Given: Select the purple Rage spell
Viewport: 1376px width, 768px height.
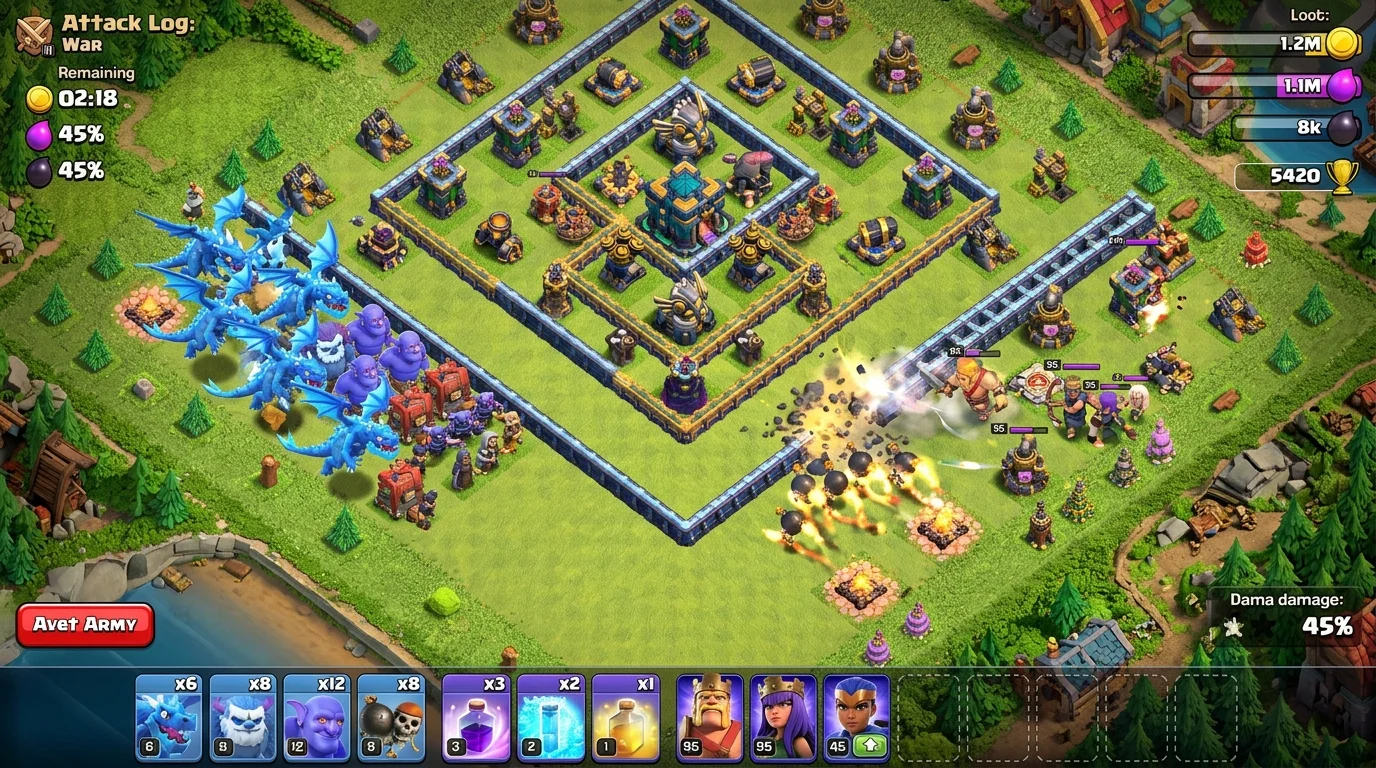Looking at the screenshot, I should coord(476,714).
